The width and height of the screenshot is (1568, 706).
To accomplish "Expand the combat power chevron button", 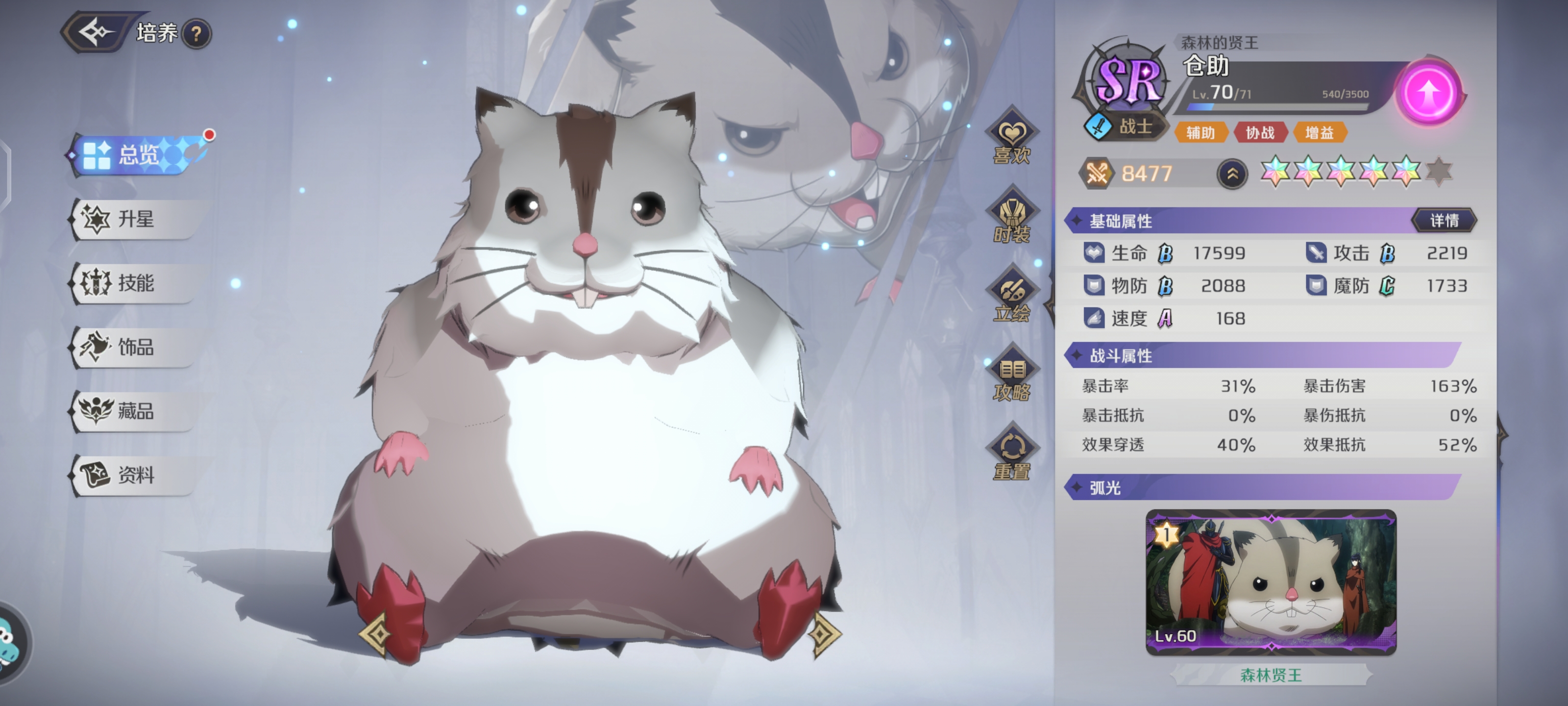I will click(1232, 174).
